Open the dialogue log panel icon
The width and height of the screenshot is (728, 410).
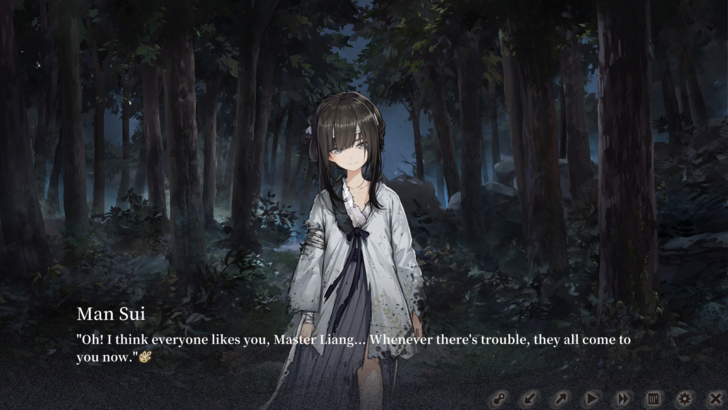pos(653,398)
